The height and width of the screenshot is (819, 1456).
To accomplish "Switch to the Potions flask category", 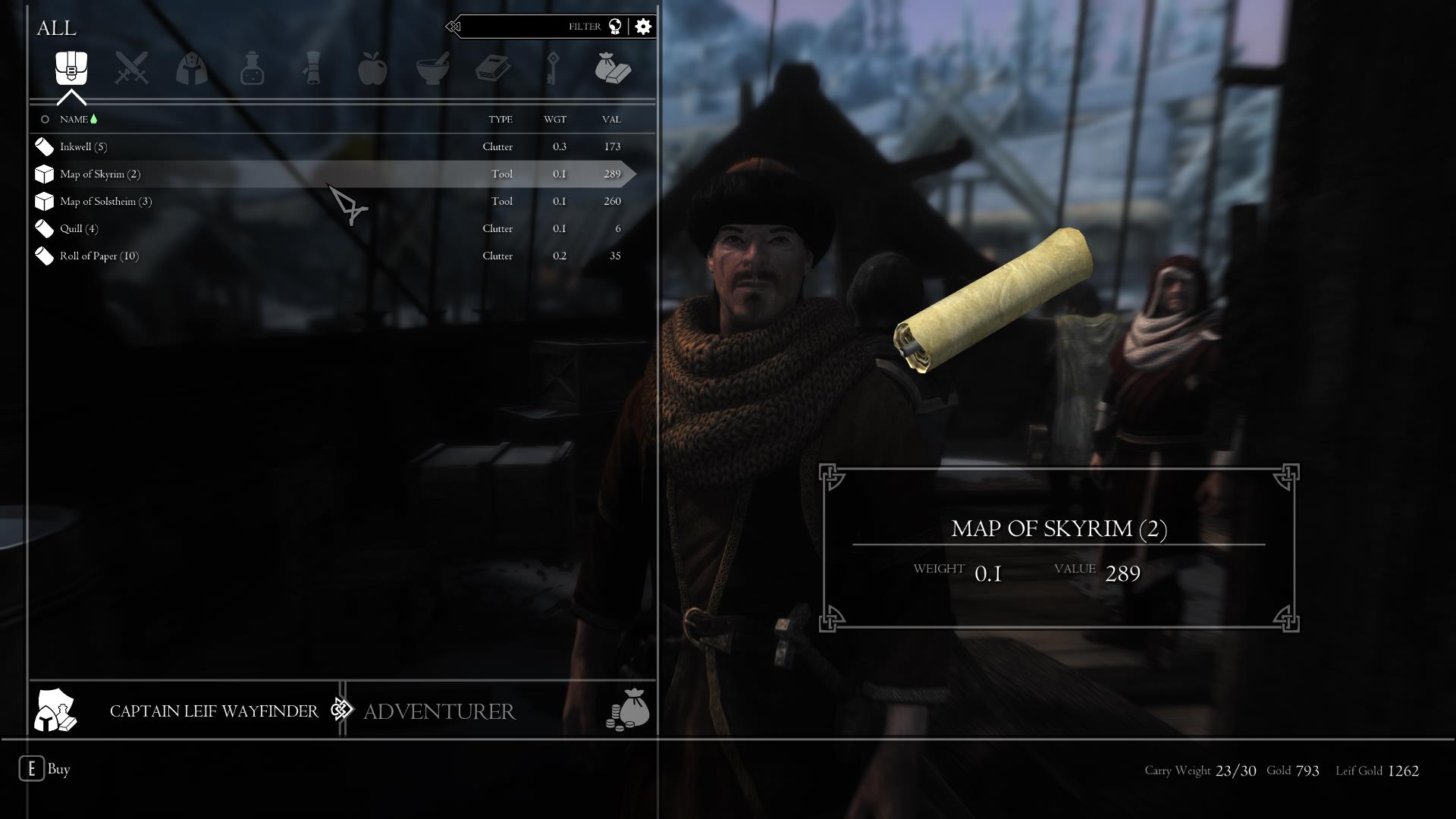I will click(x=252, y=69).
